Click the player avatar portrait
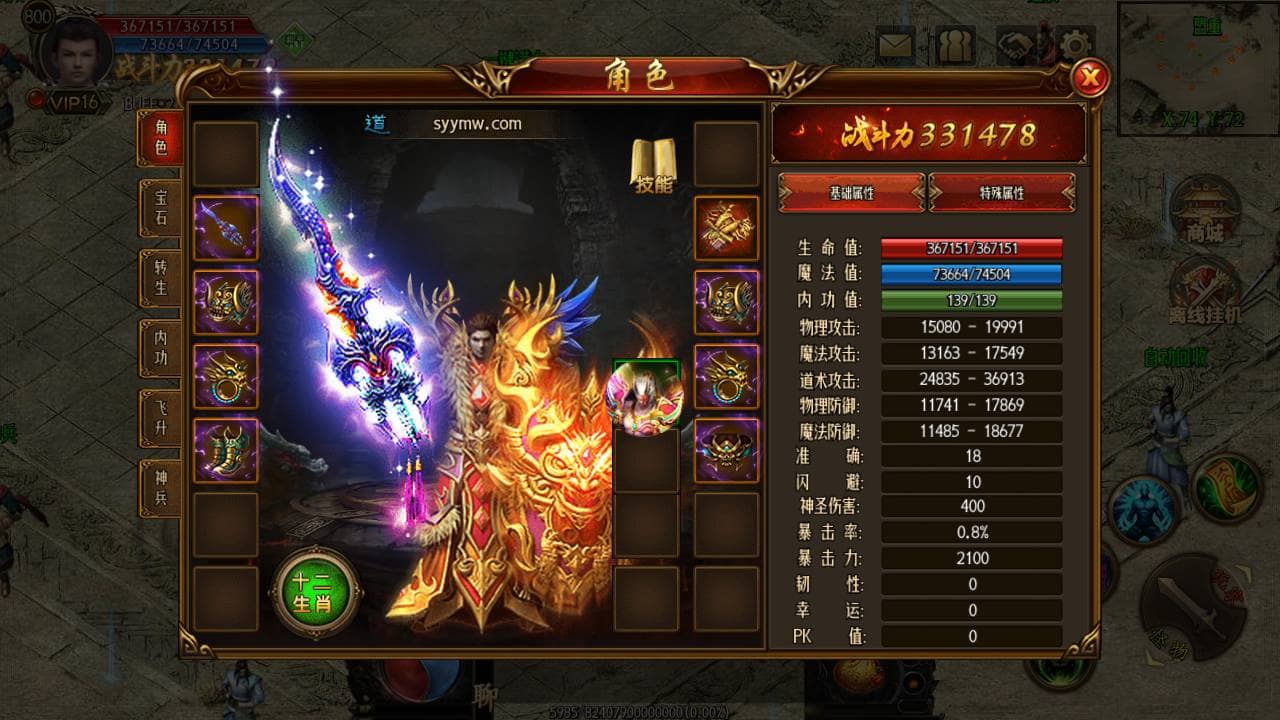The image size is (1280, 720). 75,50
